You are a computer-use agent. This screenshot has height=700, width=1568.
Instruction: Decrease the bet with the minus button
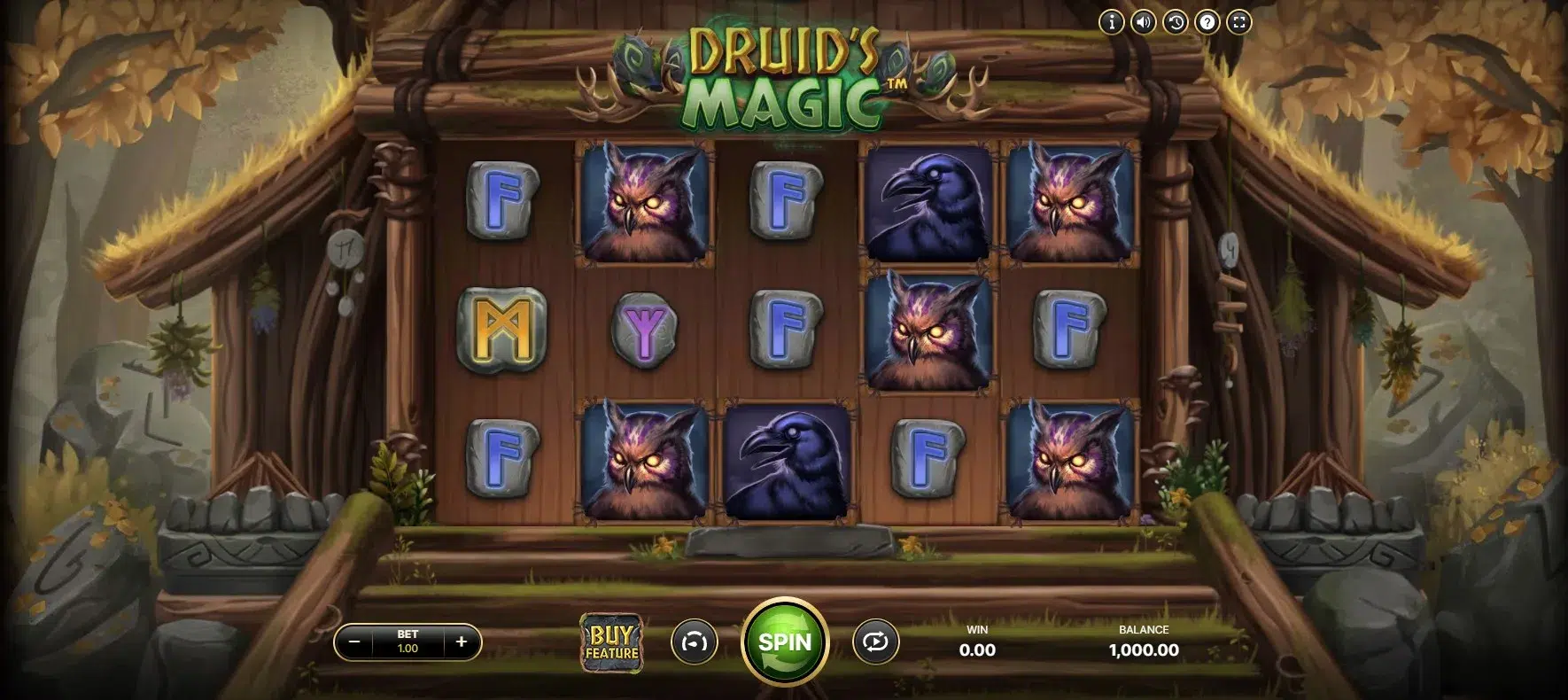pyautogui.click(x=354, y=642)
